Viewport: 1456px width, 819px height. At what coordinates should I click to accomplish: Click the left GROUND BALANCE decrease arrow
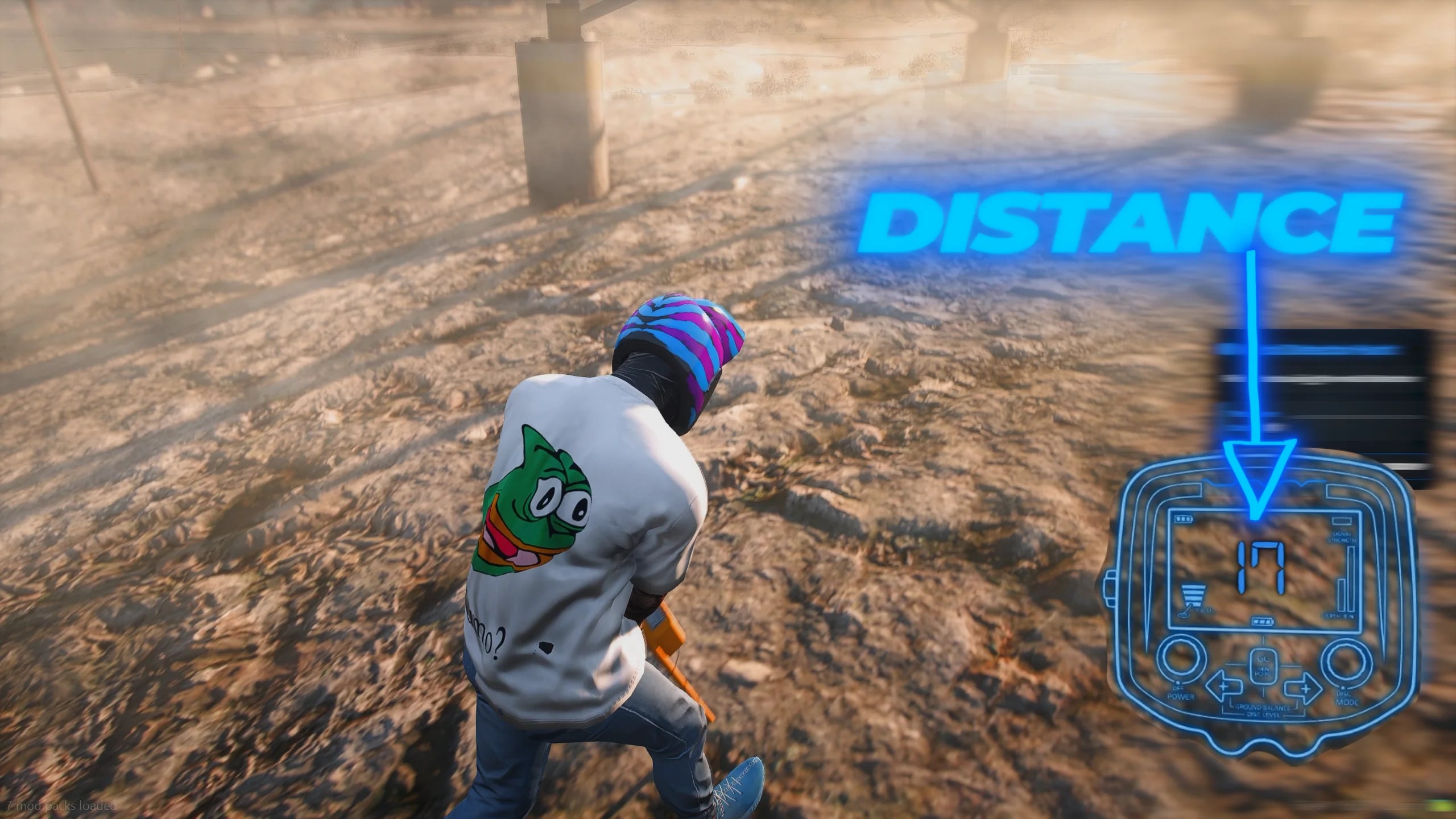[1223, 686]
